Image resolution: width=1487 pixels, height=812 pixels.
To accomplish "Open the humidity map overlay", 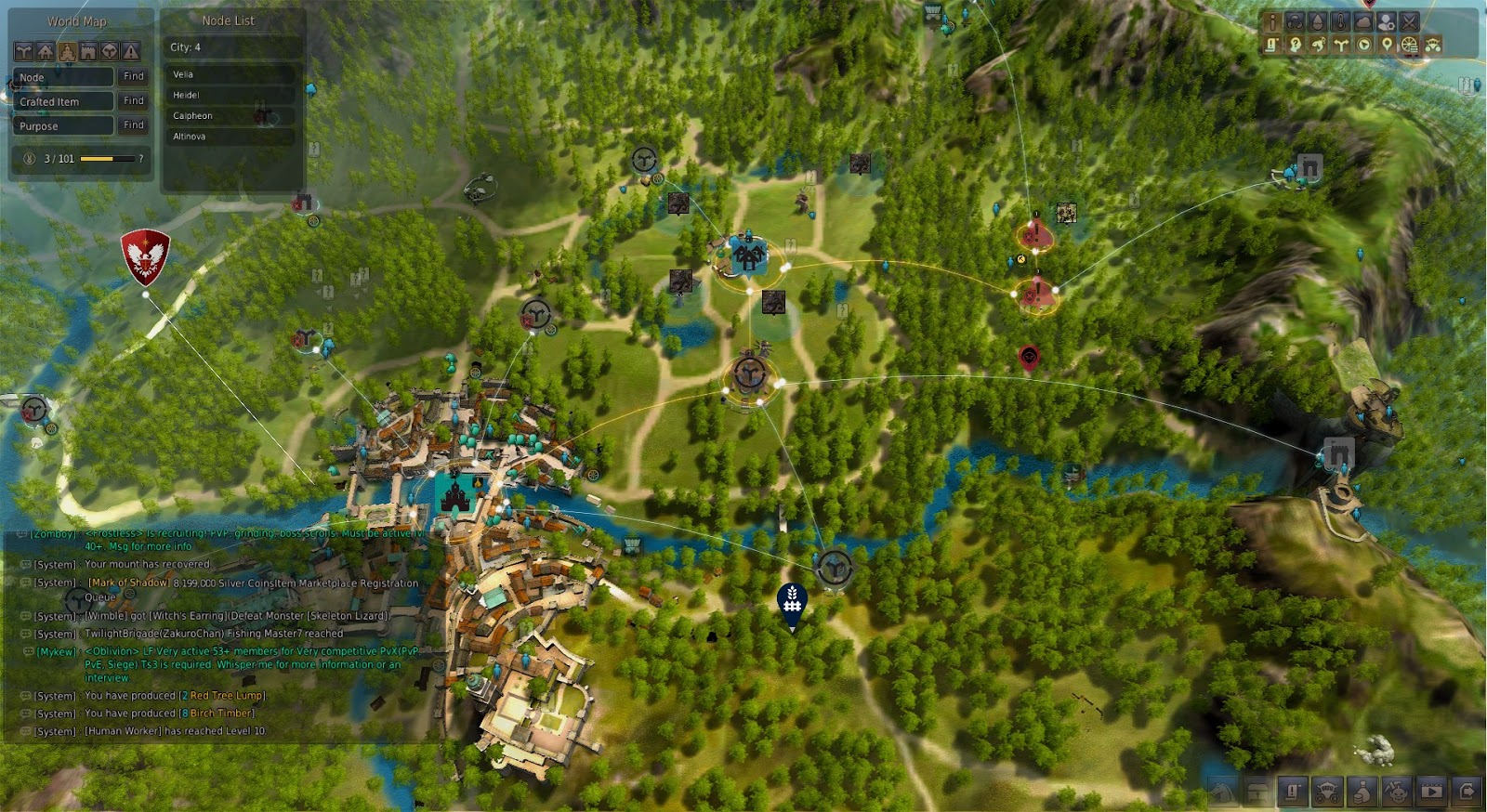I will click(1315, 21).
